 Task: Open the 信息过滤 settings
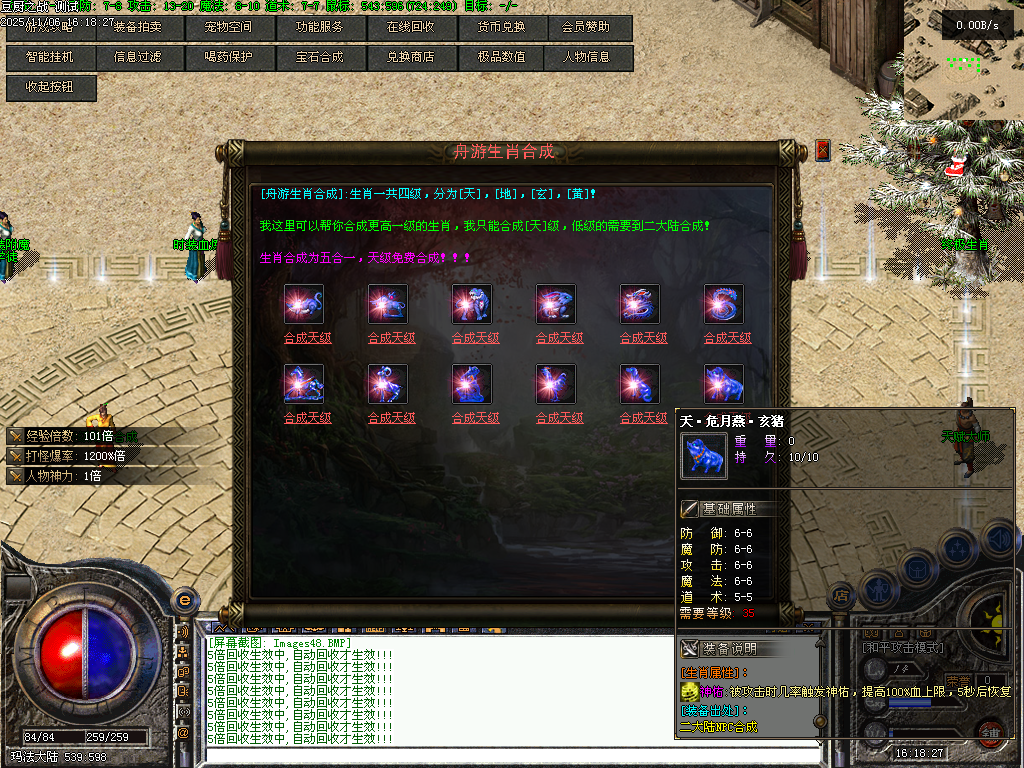click(138, 57)
